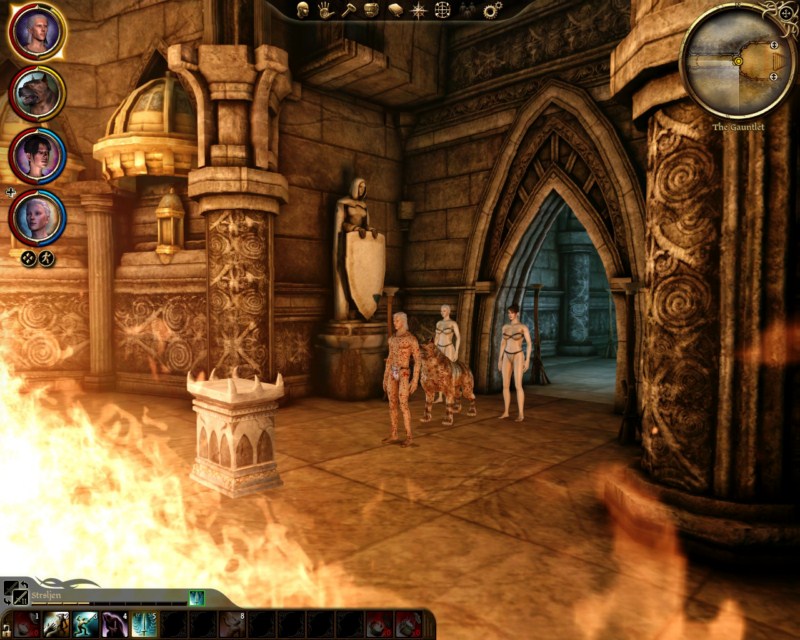Open the skills hand icon
The height and width of the screenshot is (640, 800).
325,10
